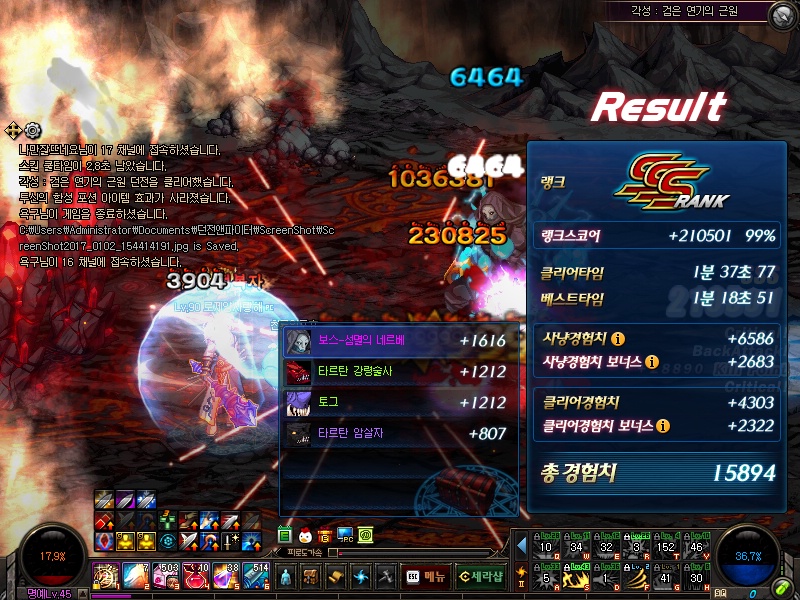This screenshot has width=800, height=600.
Task: Use the blue item in quick slot 6
Action: click(256, 575)
